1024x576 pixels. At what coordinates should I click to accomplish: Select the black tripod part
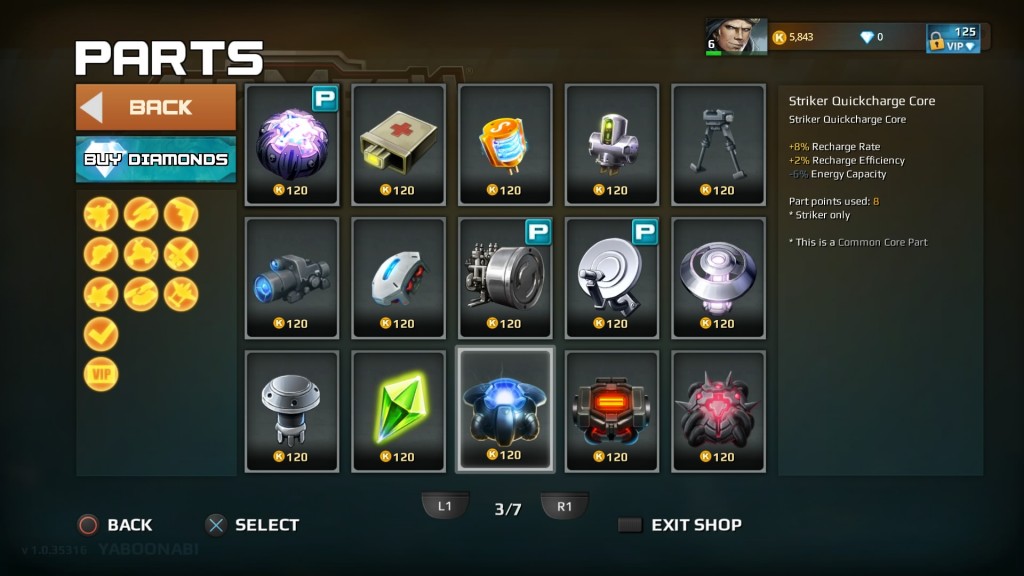(718, 144)
